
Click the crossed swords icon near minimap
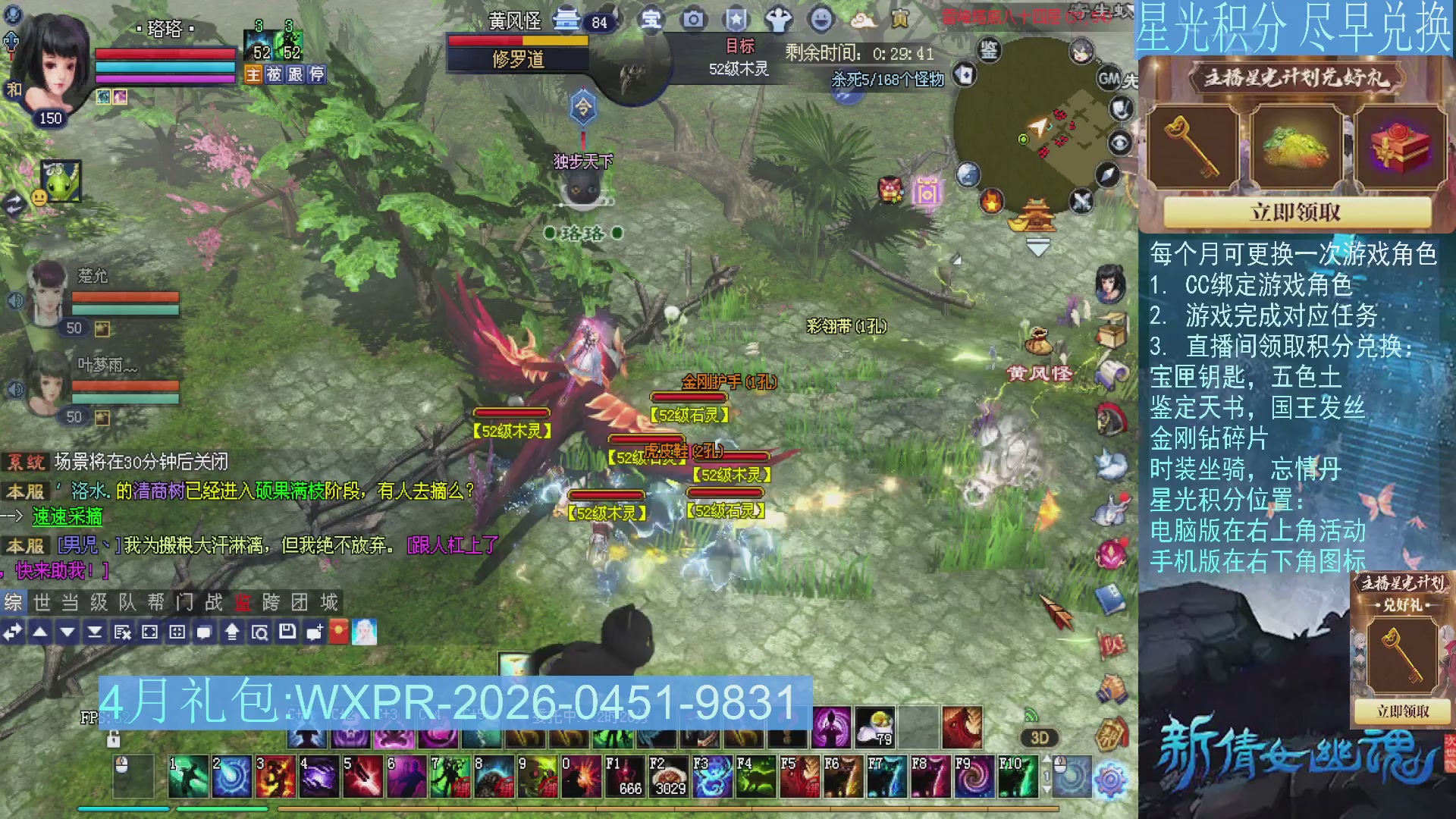[x=1082, y=202]
